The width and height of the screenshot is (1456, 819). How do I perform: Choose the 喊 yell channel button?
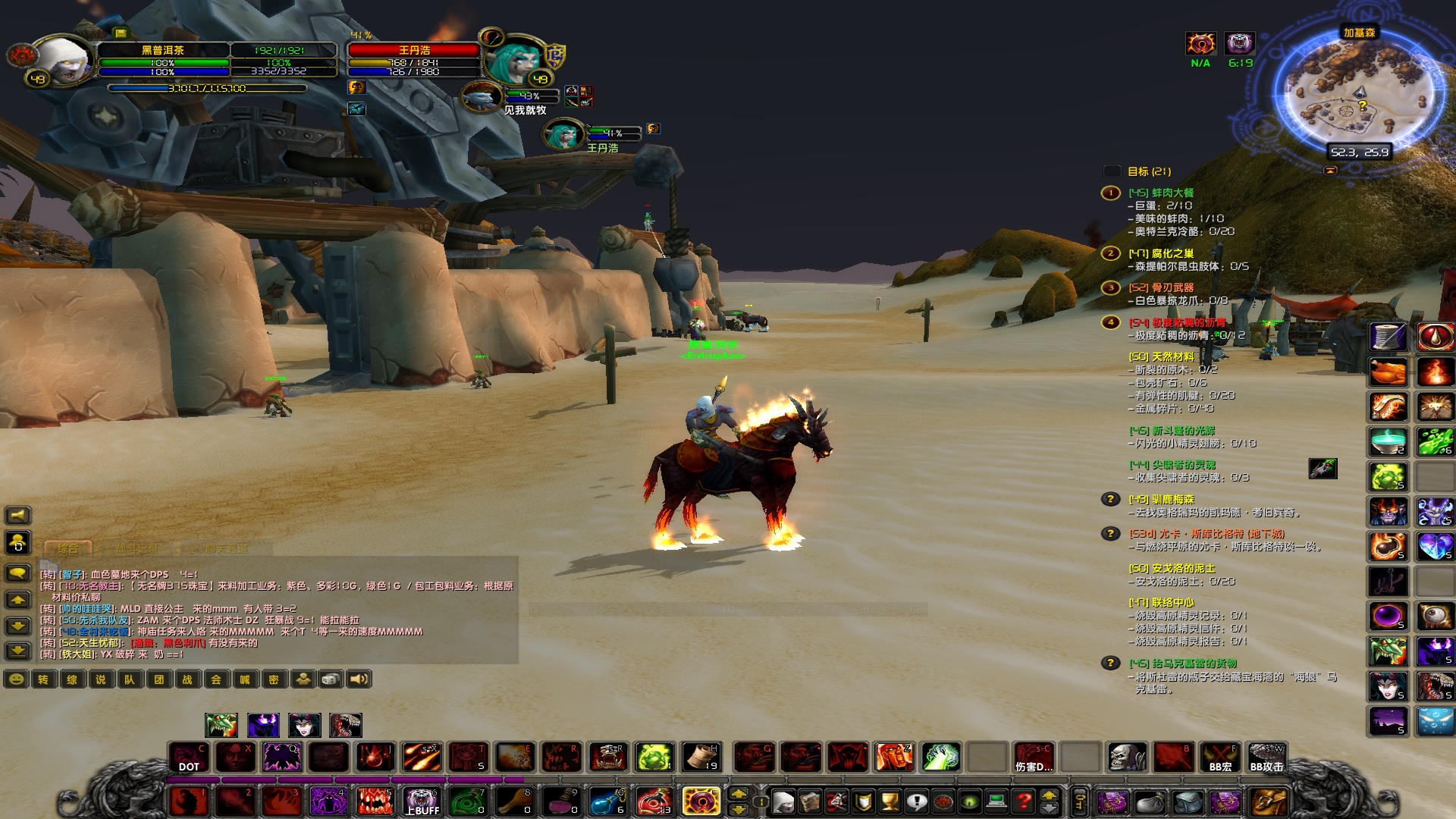245,679
